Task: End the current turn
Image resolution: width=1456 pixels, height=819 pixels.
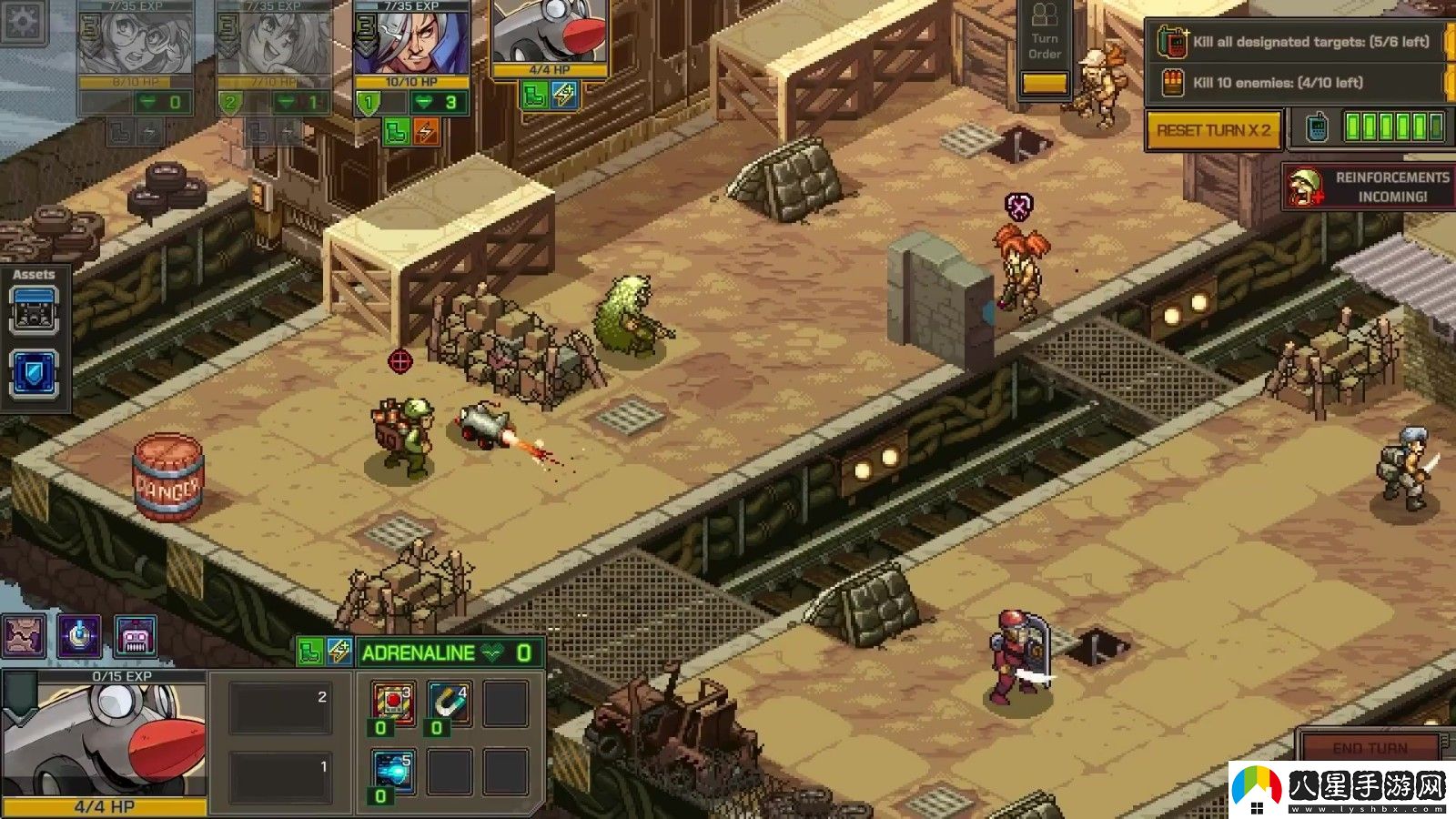Action: point(1369,747)
